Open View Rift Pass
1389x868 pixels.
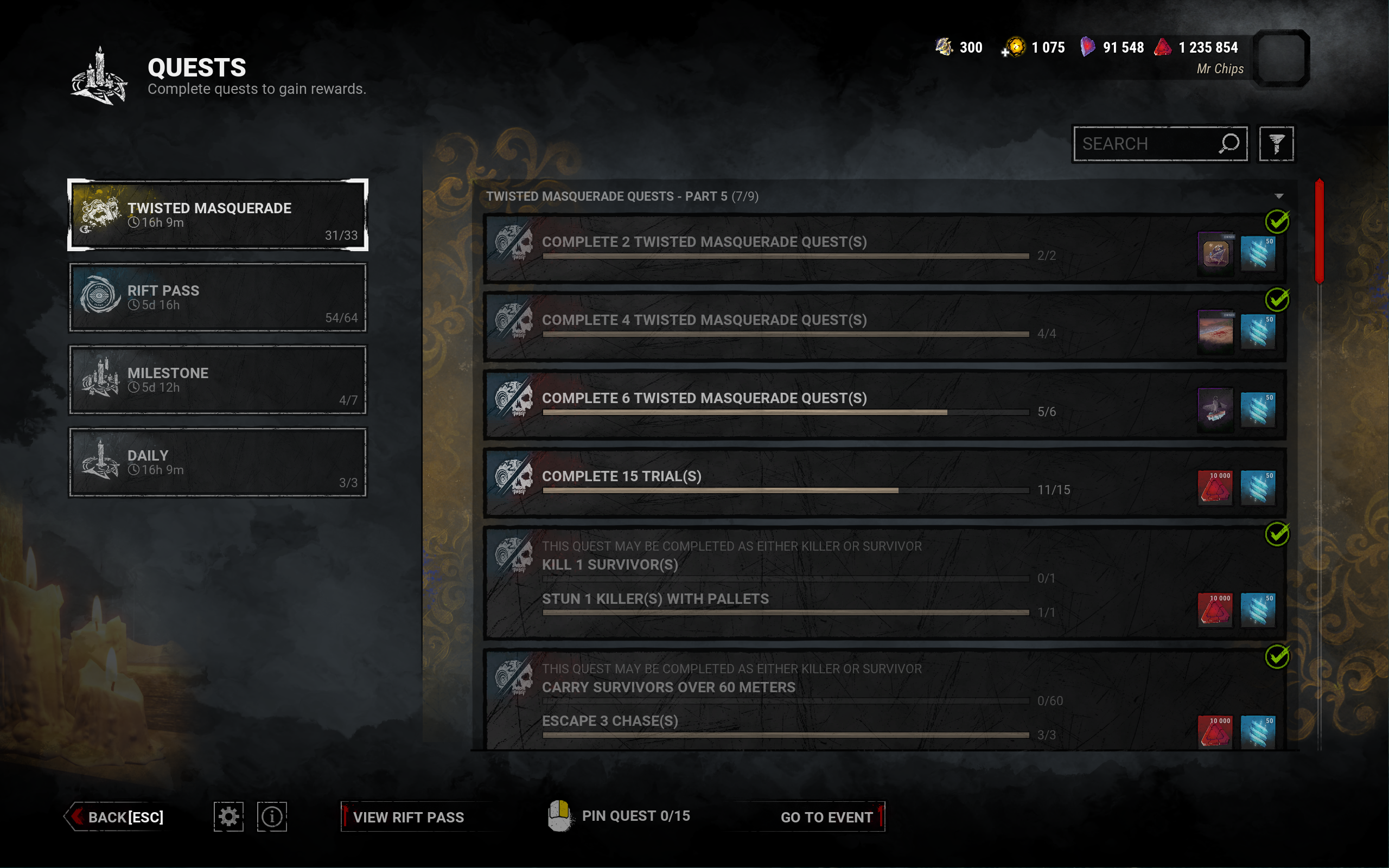pyautogui.click(x=409, y=816)
